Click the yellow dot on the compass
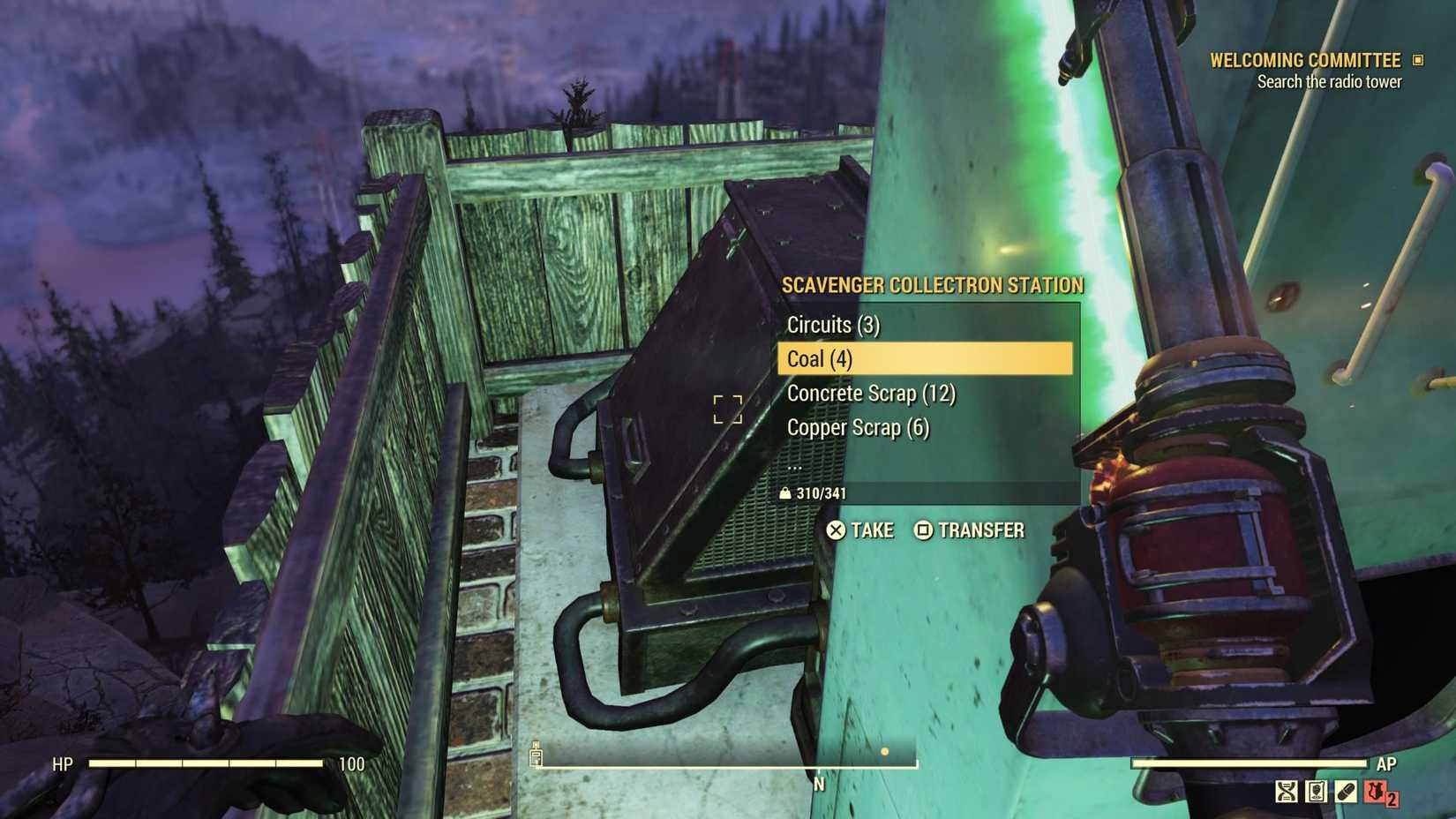1456x819 pixels. [x=885, y=753]
